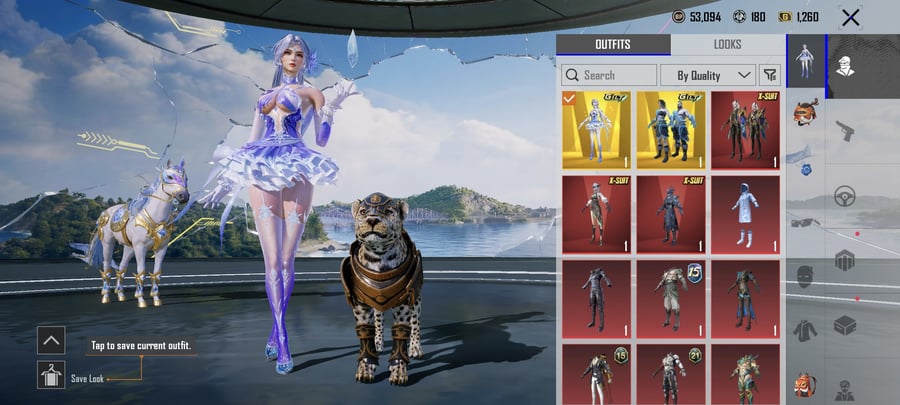The height and width of the screenshot is (405, 900).
Task: Switch to the Looks tab
Action: [727, 45]
